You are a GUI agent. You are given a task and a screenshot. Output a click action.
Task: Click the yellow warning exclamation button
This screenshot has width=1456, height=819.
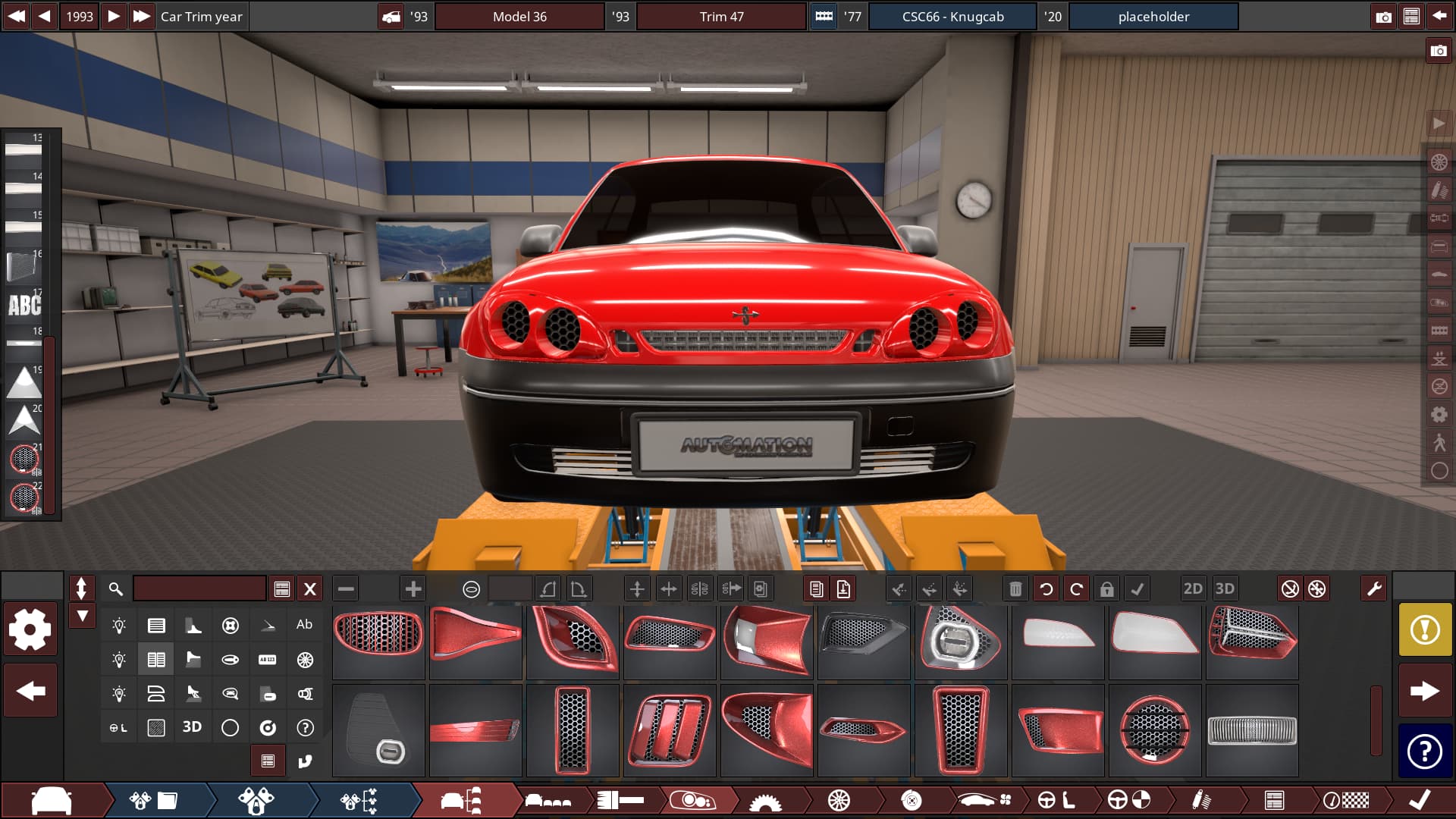click(1425, 629)
